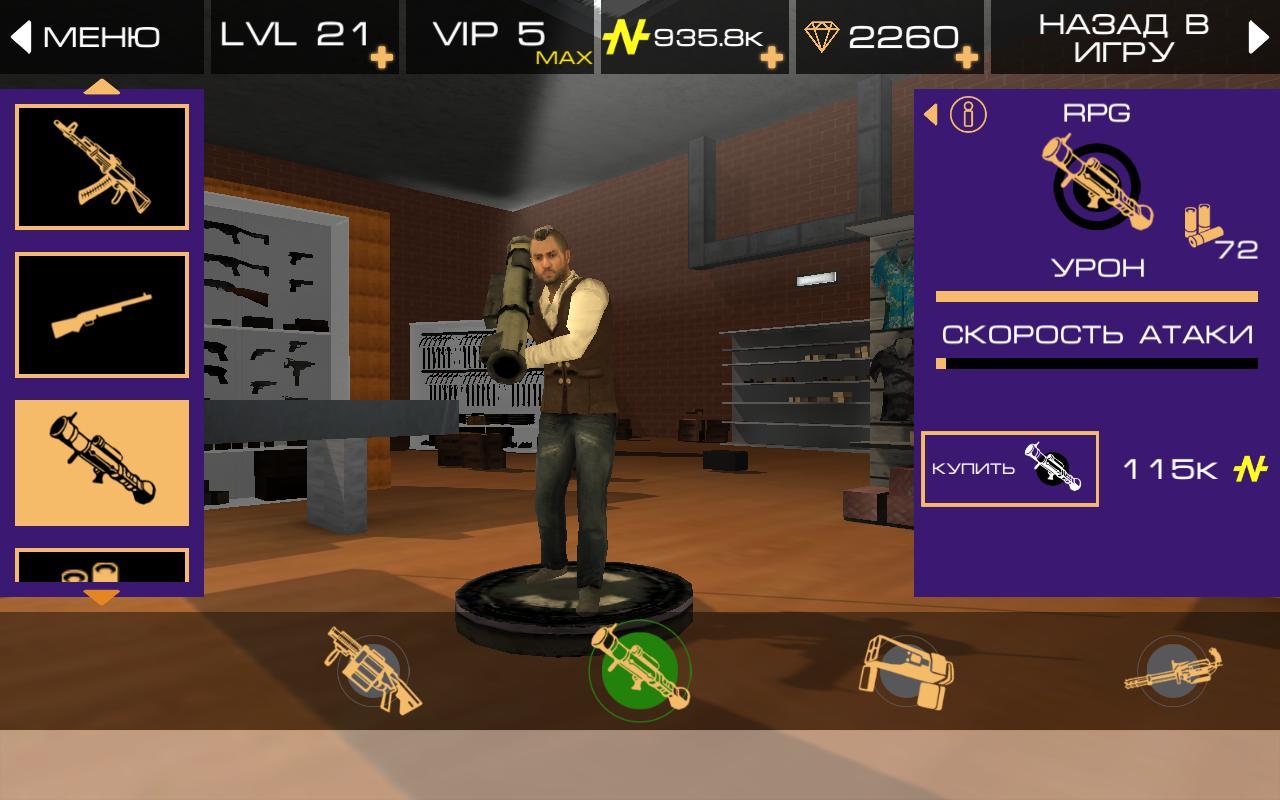This screenshot has width=1280, height=800.
Task: Show RPG info with the i icon
Action: click(x=967, y=115)
